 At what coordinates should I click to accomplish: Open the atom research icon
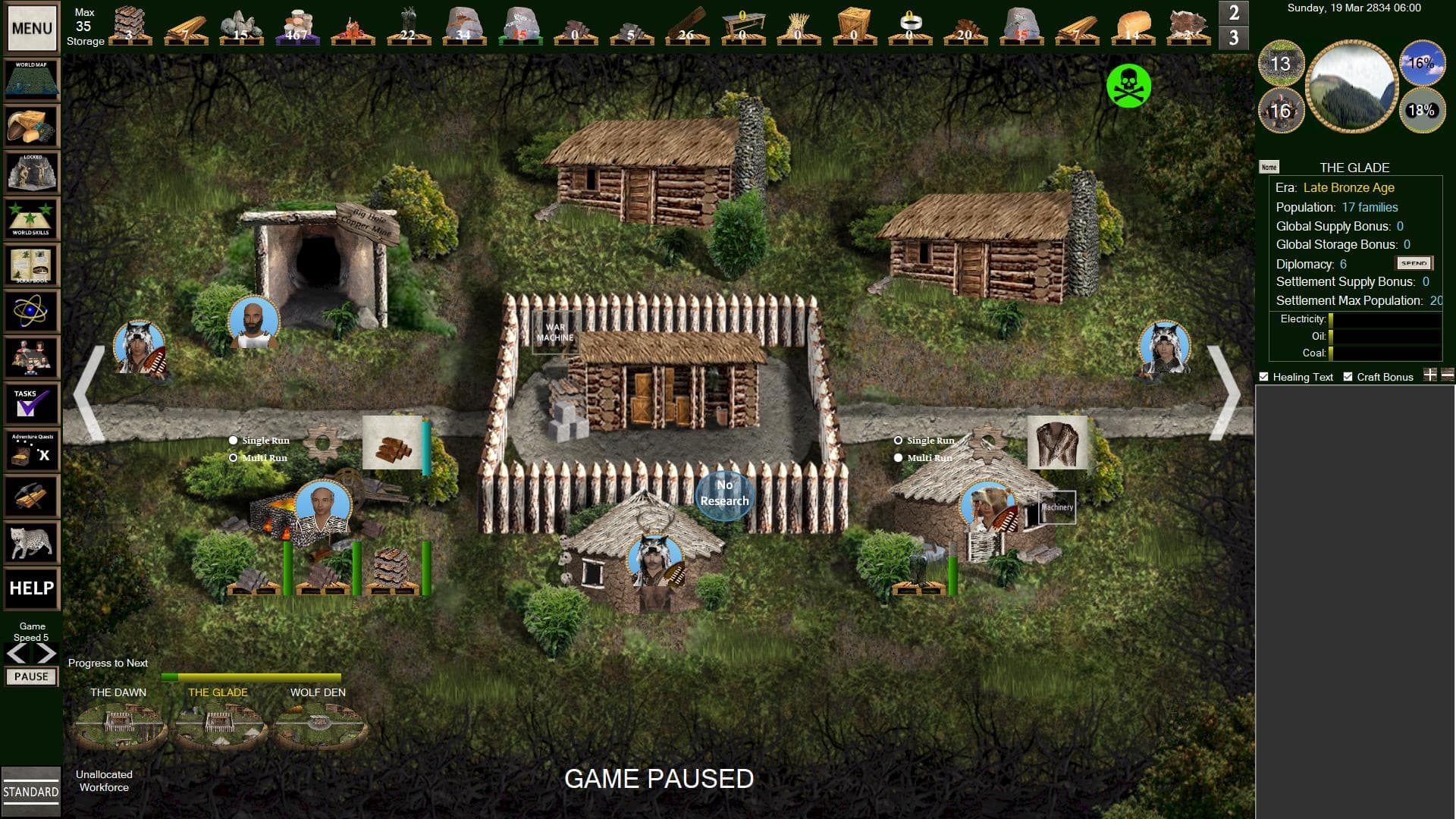32,311
